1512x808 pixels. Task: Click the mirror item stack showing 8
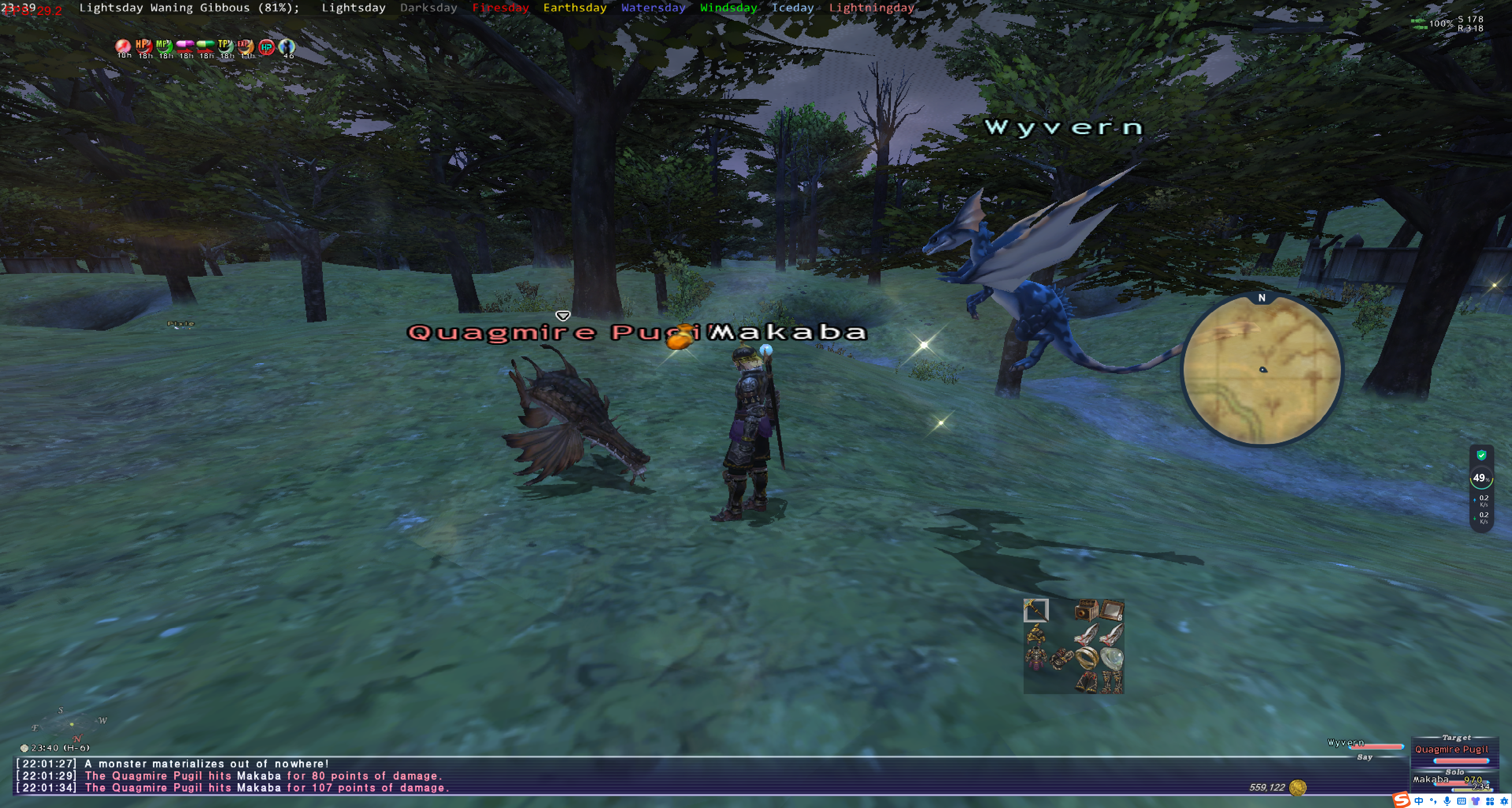[1112, 610]
